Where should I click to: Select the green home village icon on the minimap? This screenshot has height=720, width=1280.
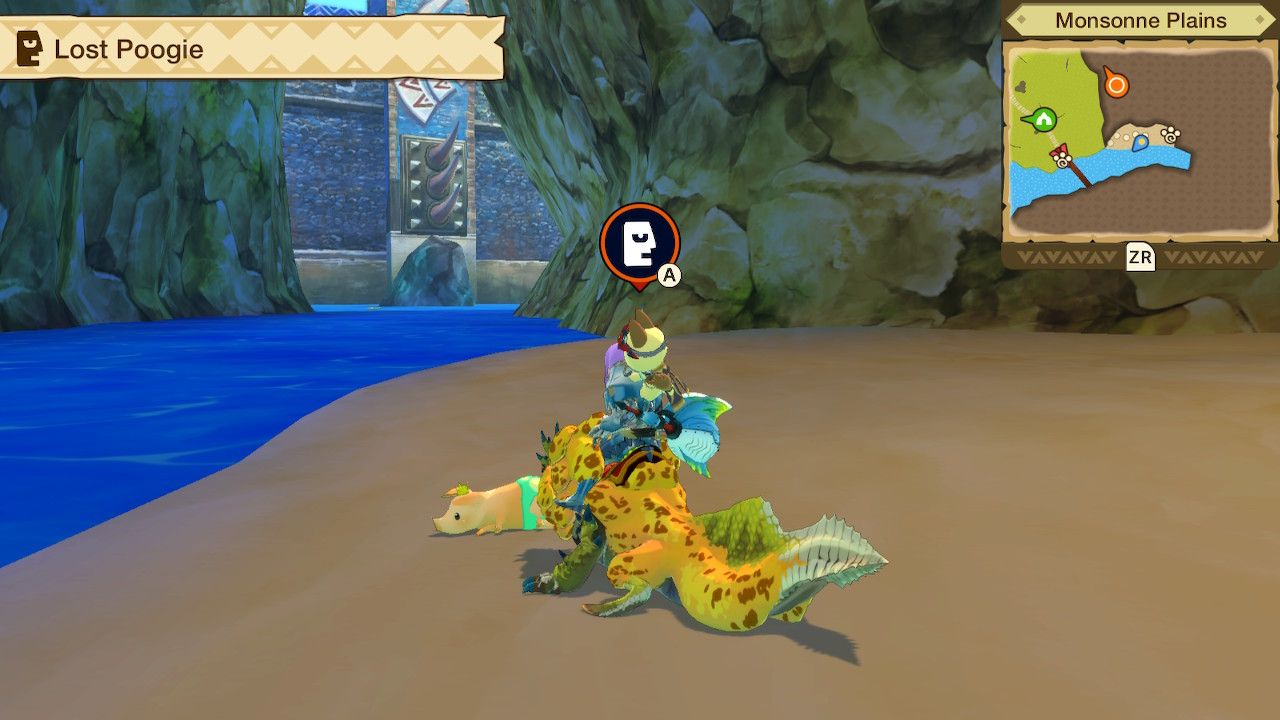[1044, 119]
